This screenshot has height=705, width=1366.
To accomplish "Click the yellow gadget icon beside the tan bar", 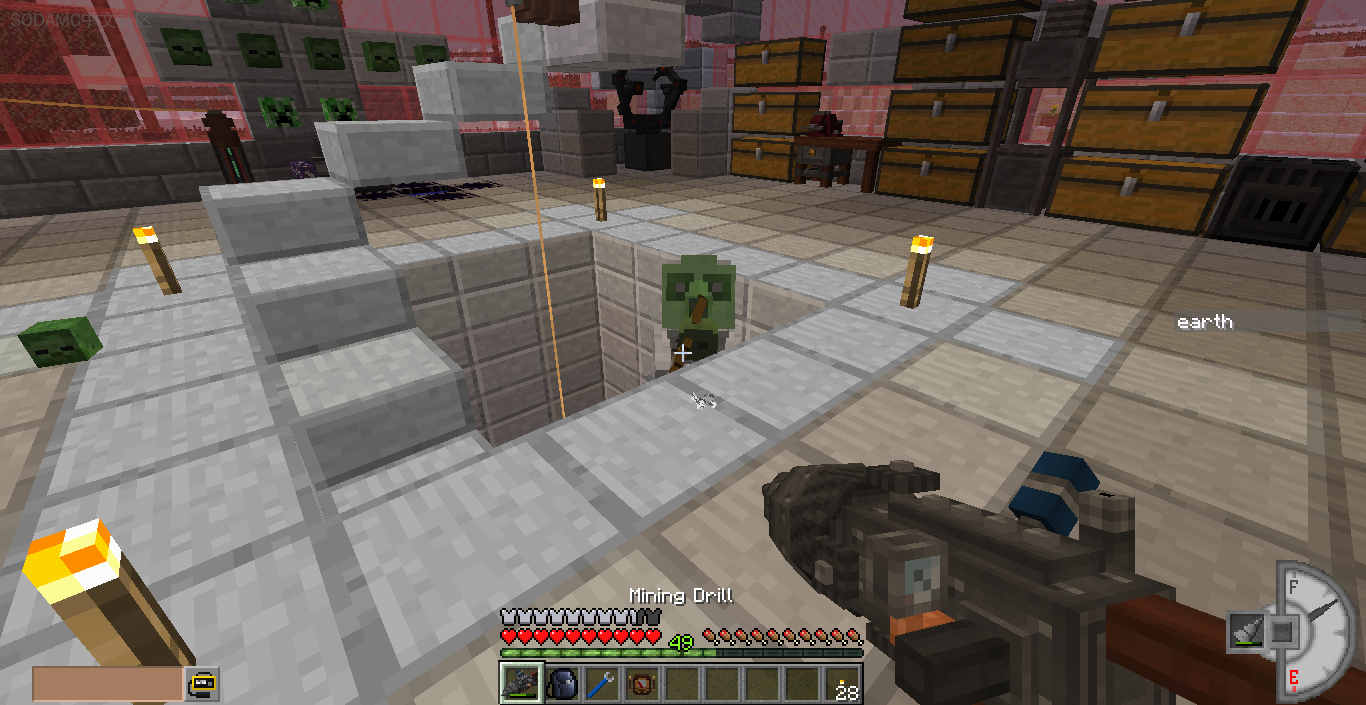I will click(202, 683).
